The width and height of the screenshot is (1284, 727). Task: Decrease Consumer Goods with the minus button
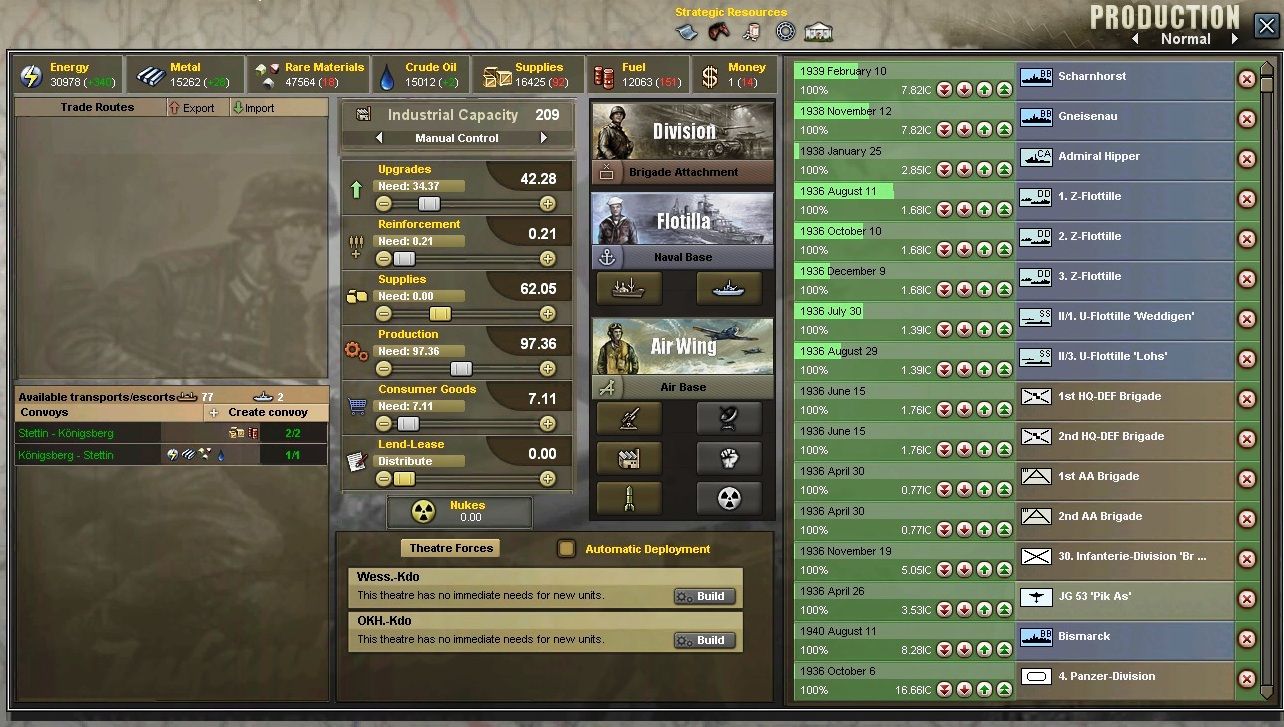[384, 424]
